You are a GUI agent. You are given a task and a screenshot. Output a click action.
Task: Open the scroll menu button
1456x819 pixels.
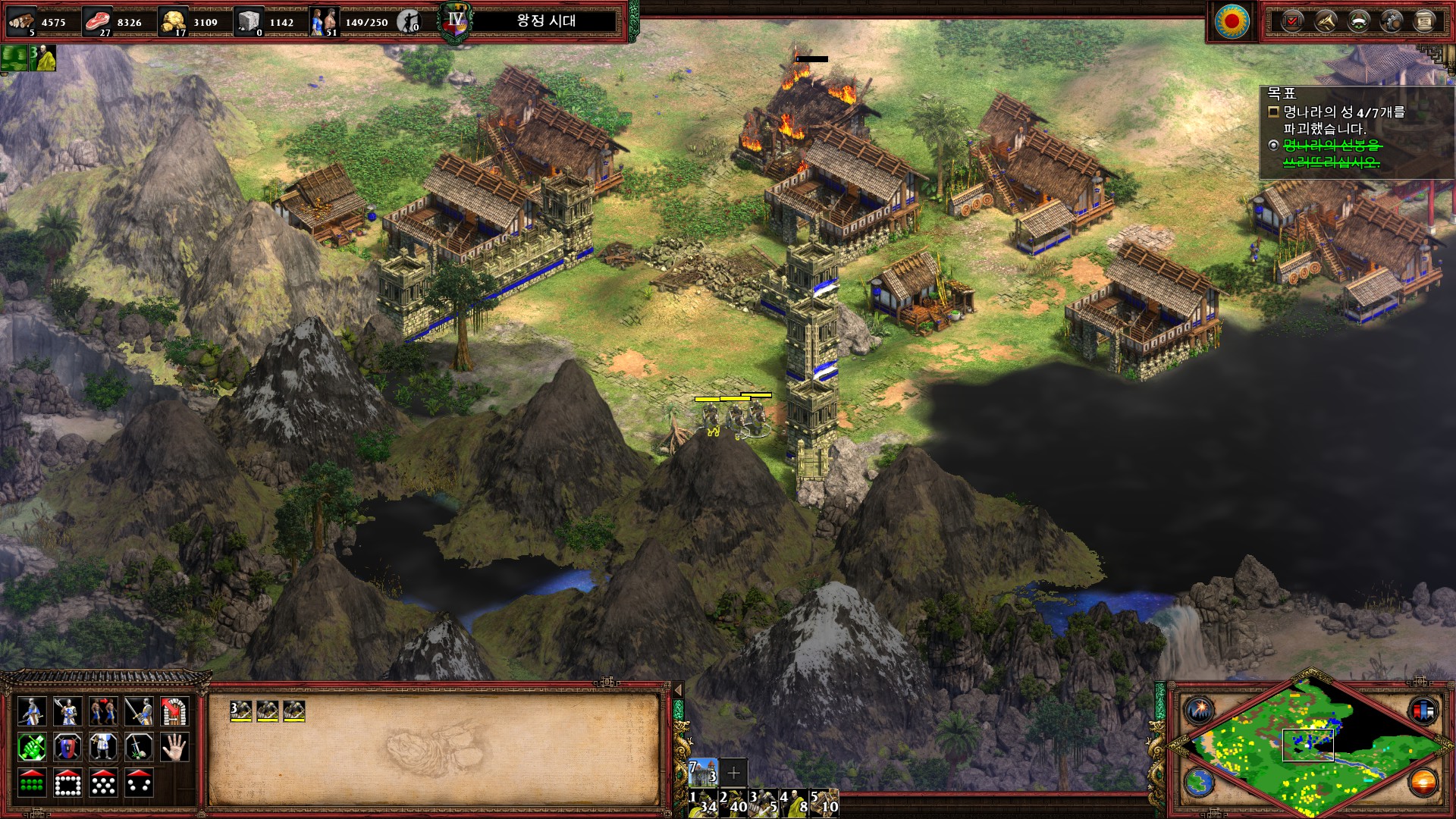(x=1424, y=21)
